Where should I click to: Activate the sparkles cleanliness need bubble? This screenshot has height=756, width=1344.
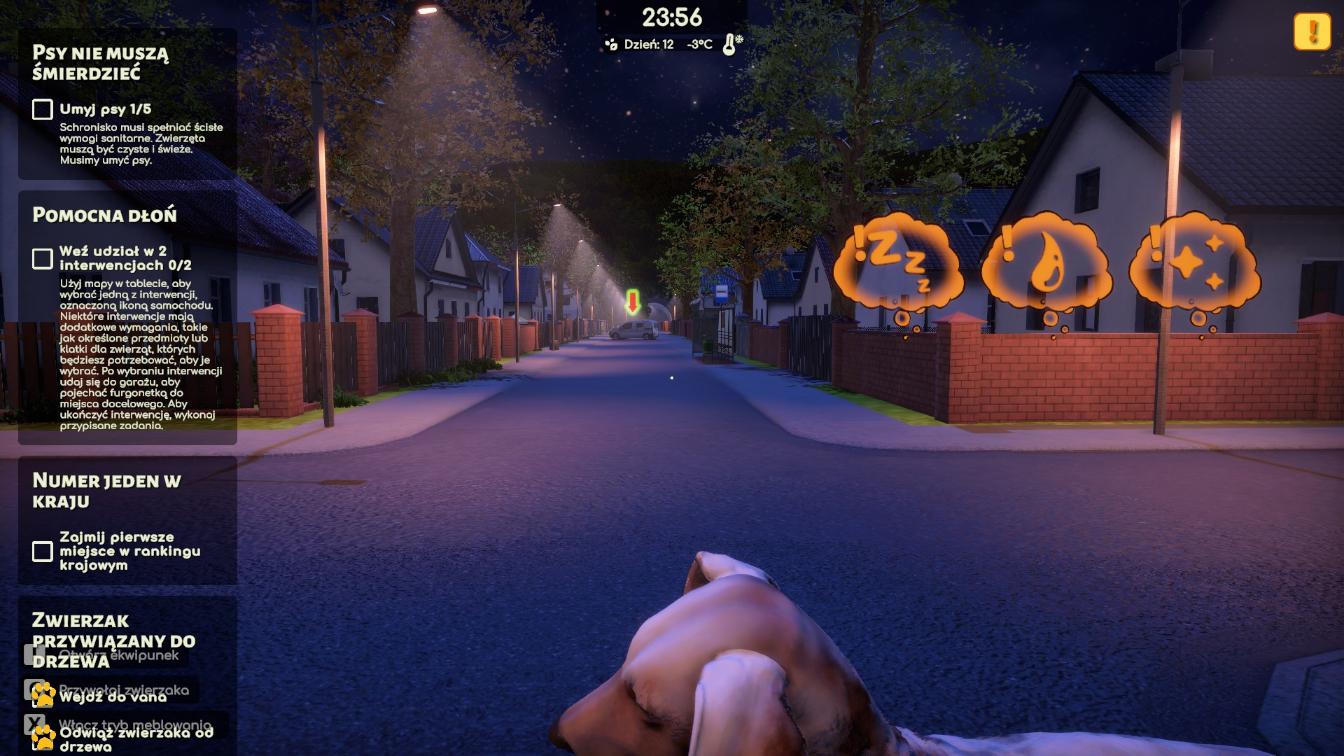(1193, 261)
